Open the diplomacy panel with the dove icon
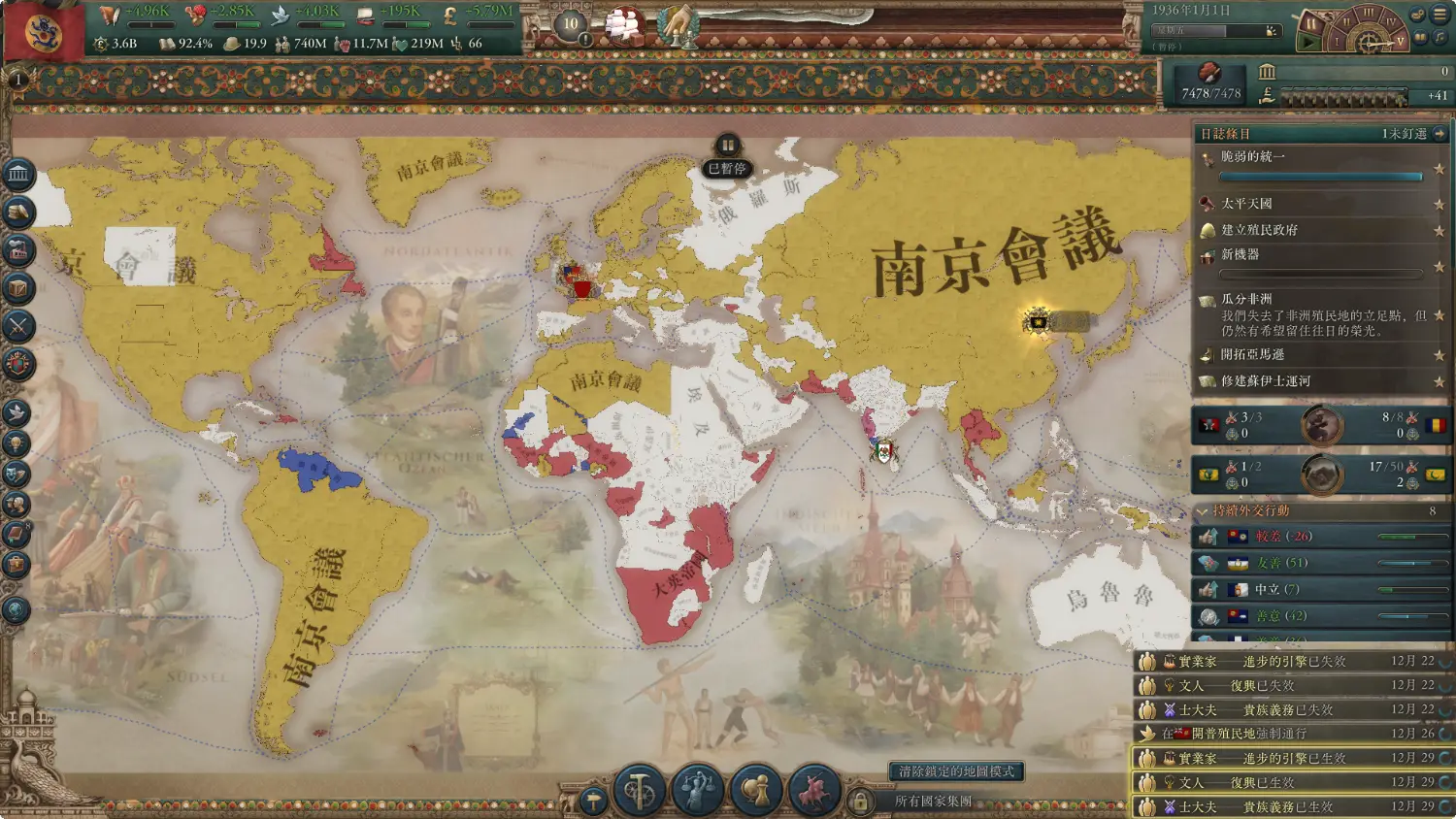This screenshot has width=1456, height=819. 17,413
